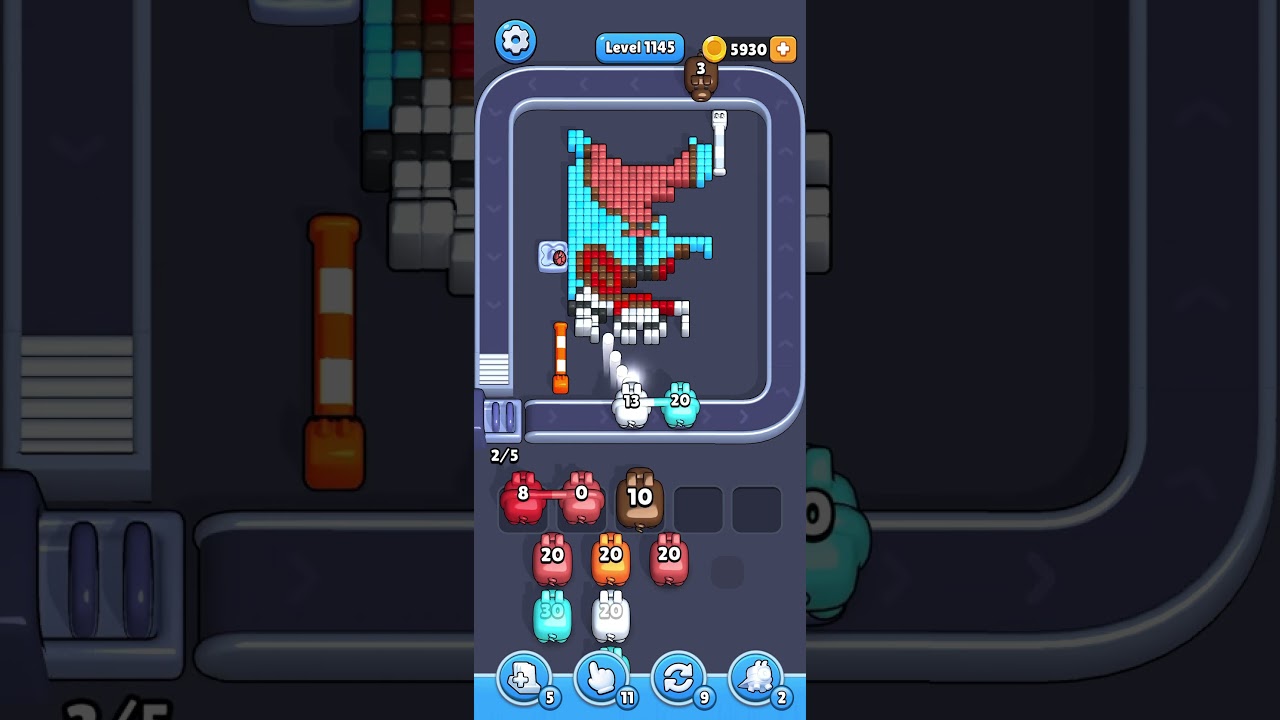Tap the white gun showing 13 on the track

629,404
